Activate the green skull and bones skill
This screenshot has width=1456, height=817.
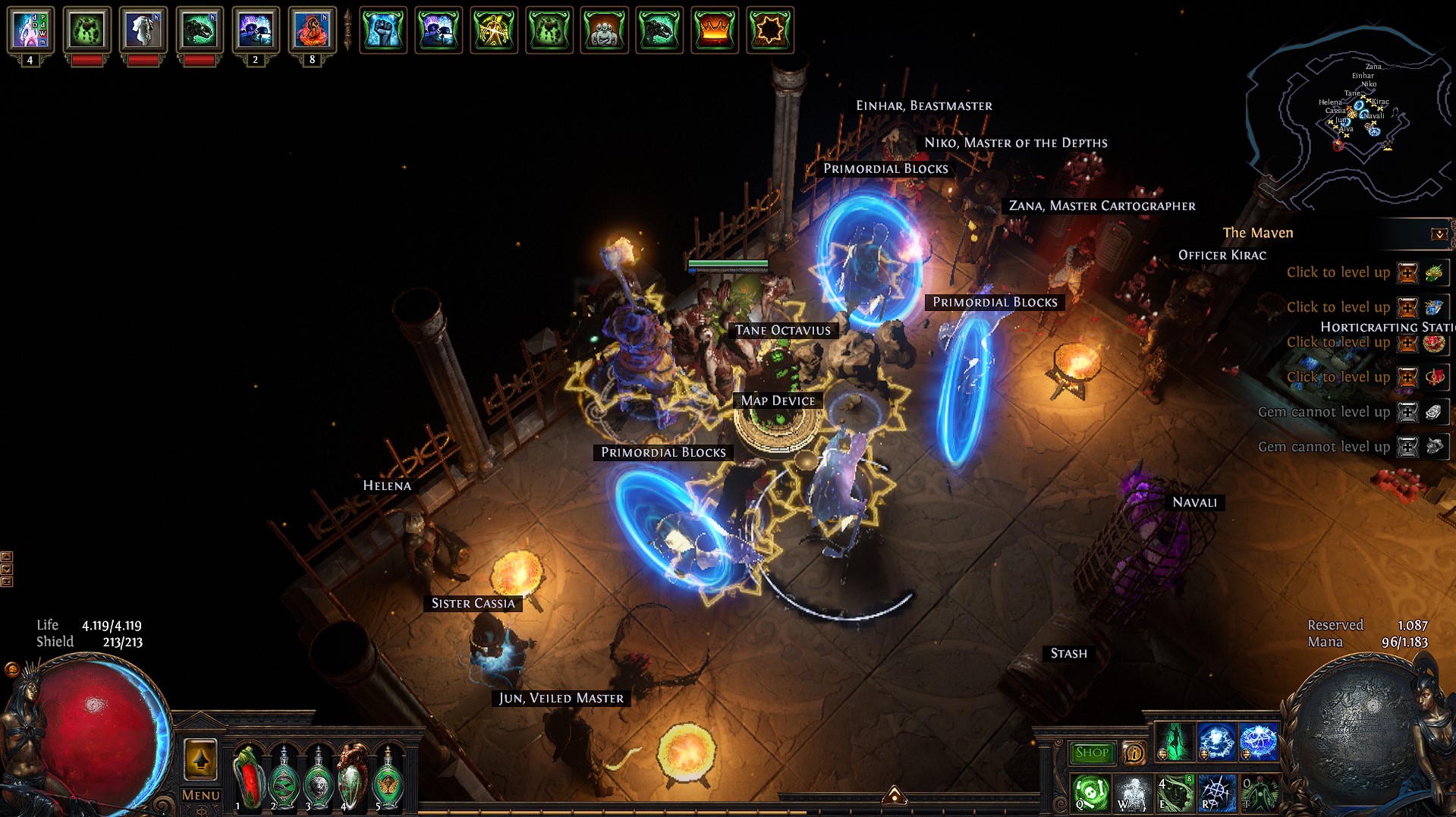1092,793
